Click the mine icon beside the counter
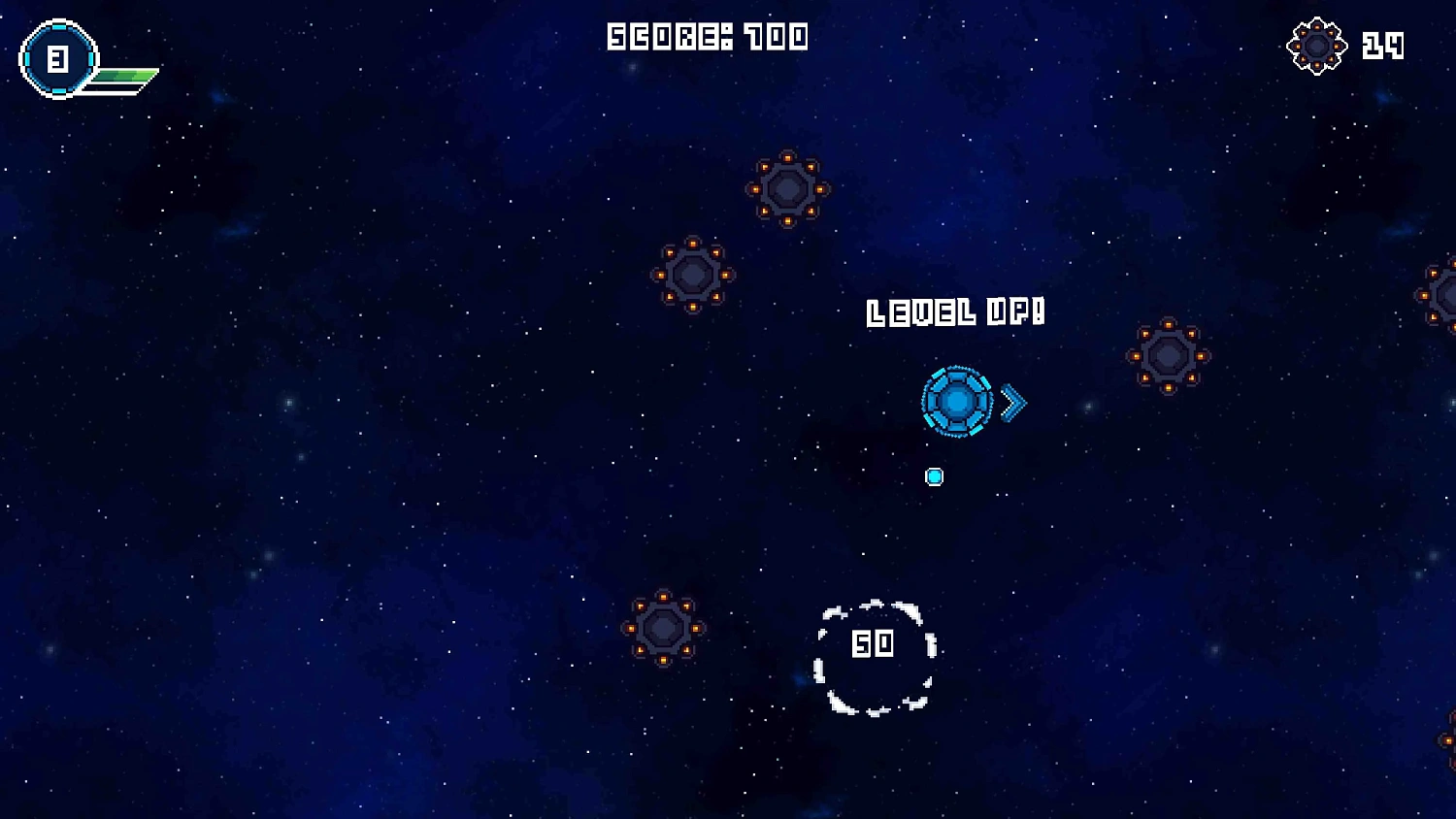The height and width of the screenshot is (819, 1456). tap(1317, 45)
